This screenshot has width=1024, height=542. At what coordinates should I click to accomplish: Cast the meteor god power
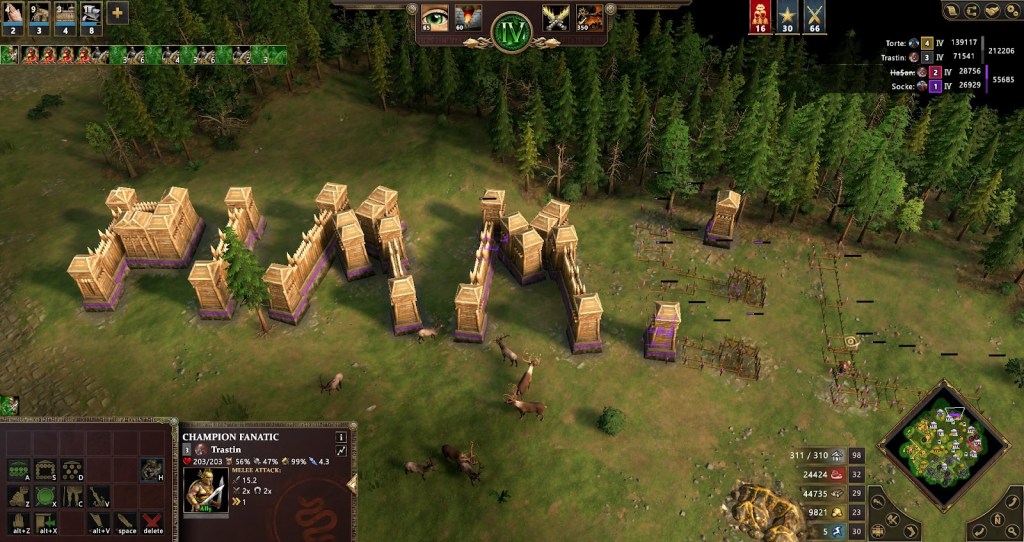pos(468,18)
